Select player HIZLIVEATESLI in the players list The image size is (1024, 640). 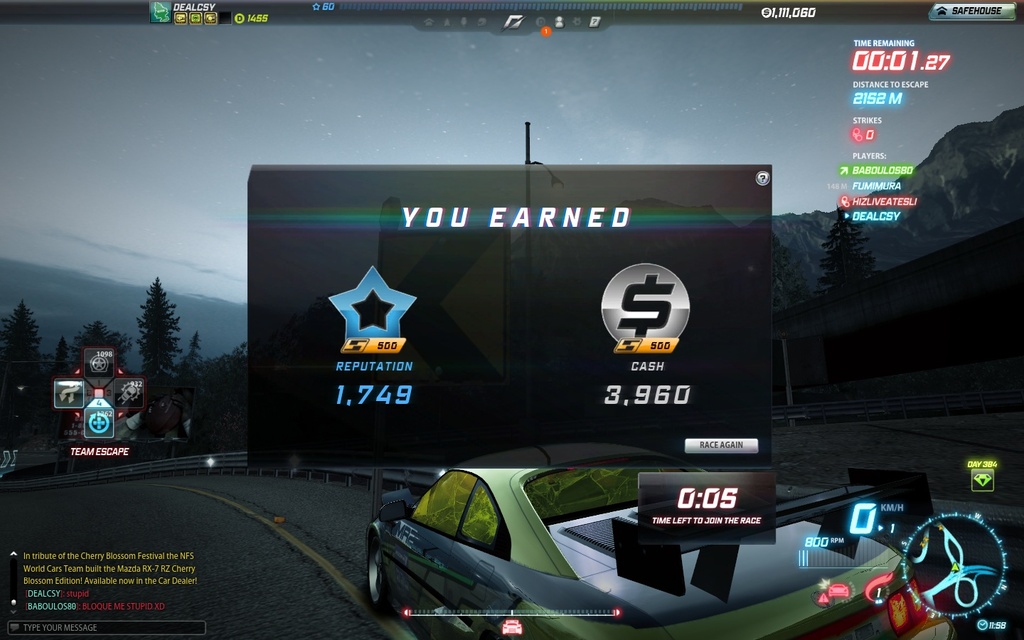point(884,201)
